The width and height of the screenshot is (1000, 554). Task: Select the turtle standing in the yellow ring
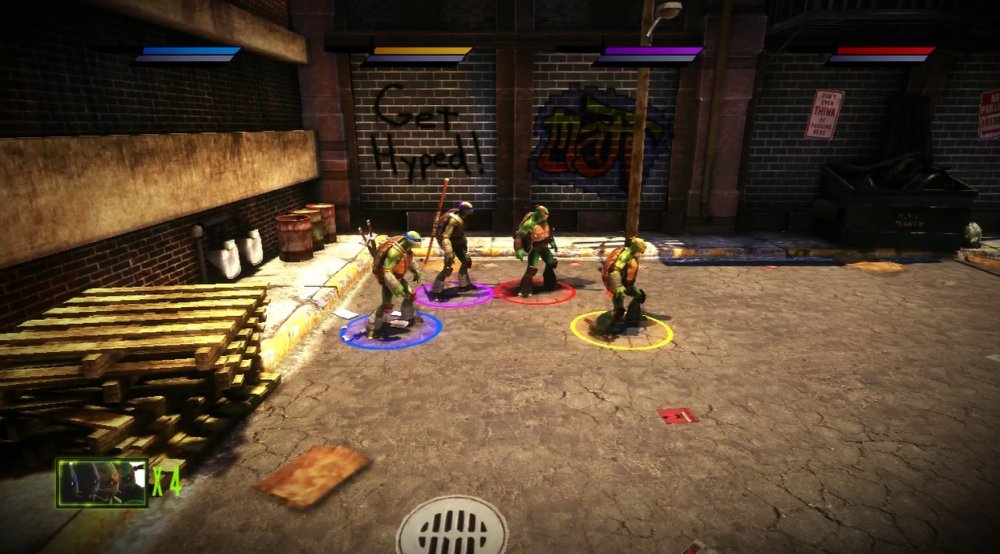(621, 282)
